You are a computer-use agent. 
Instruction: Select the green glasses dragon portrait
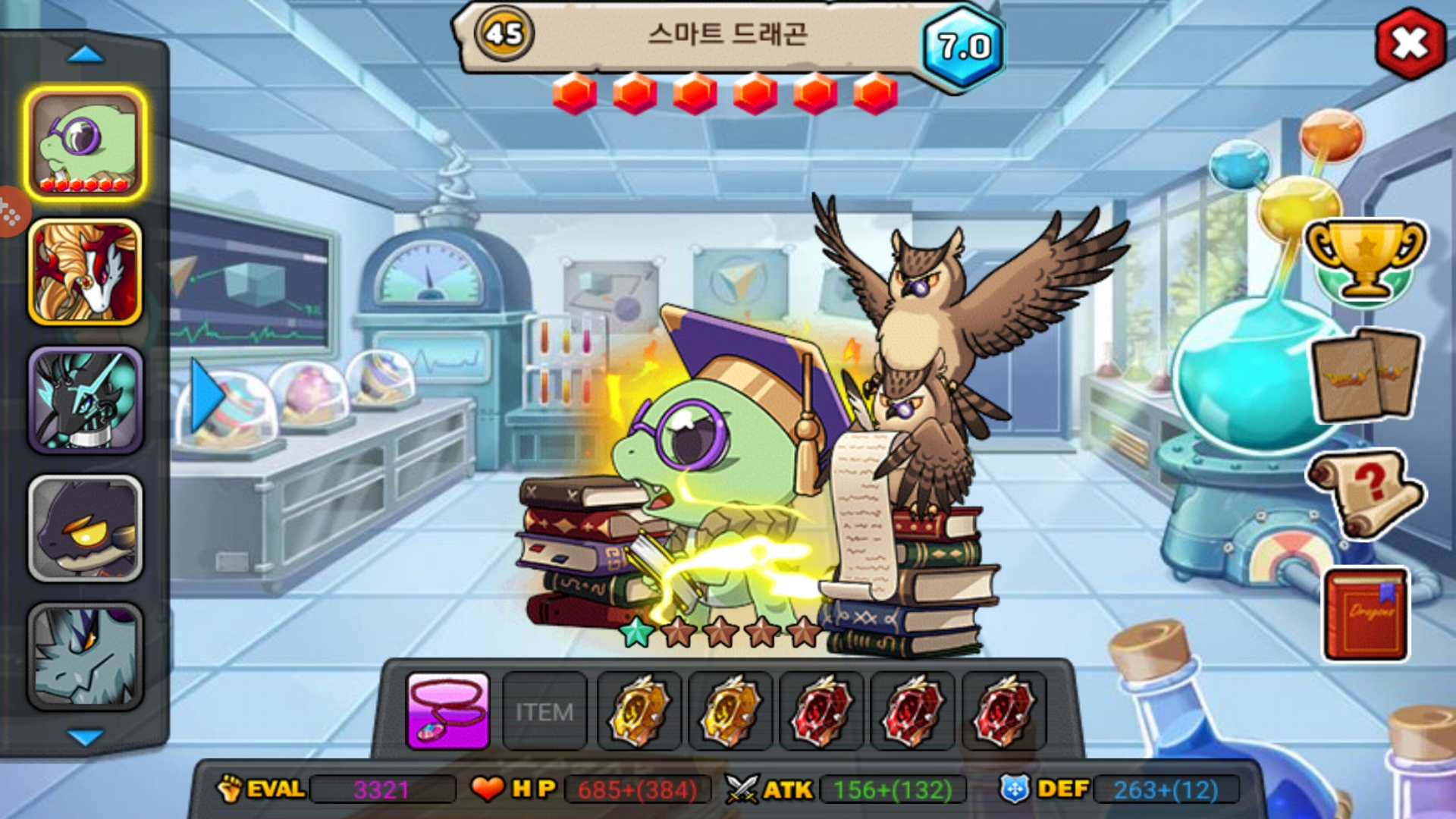(x=86, y=144)
